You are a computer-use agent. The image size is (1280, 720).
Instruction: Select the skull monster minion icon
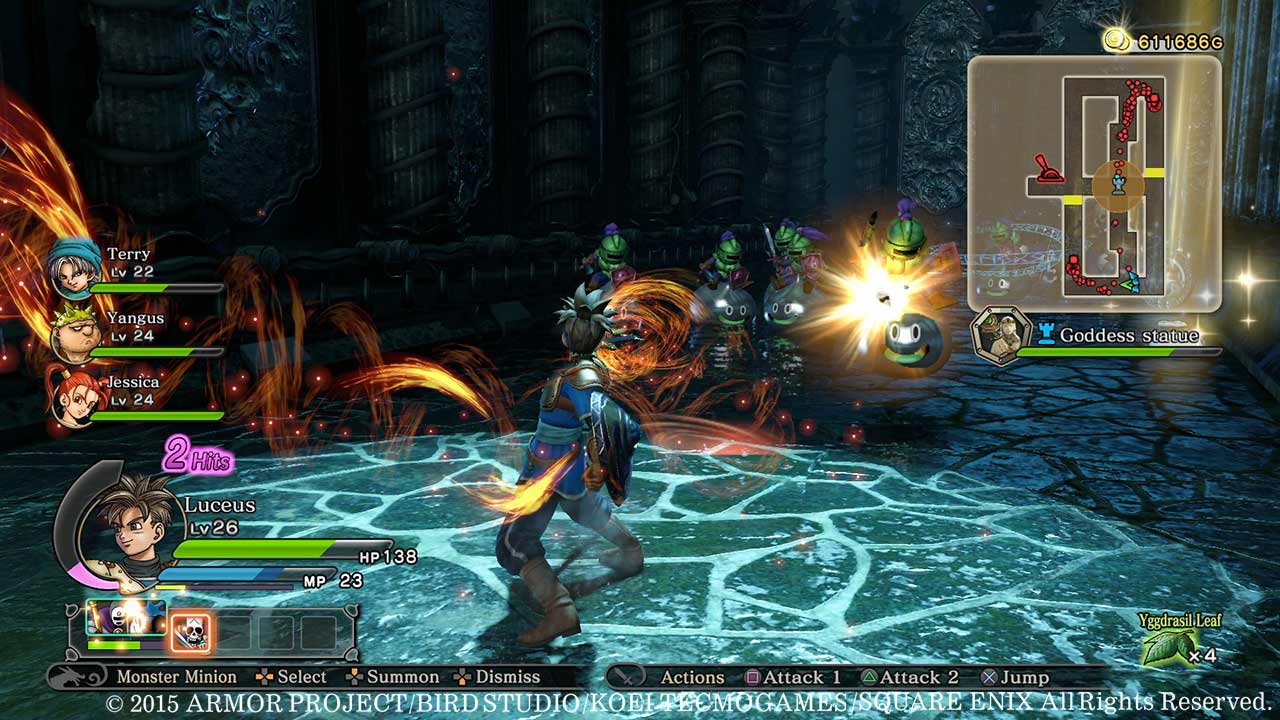click(189, 629)
